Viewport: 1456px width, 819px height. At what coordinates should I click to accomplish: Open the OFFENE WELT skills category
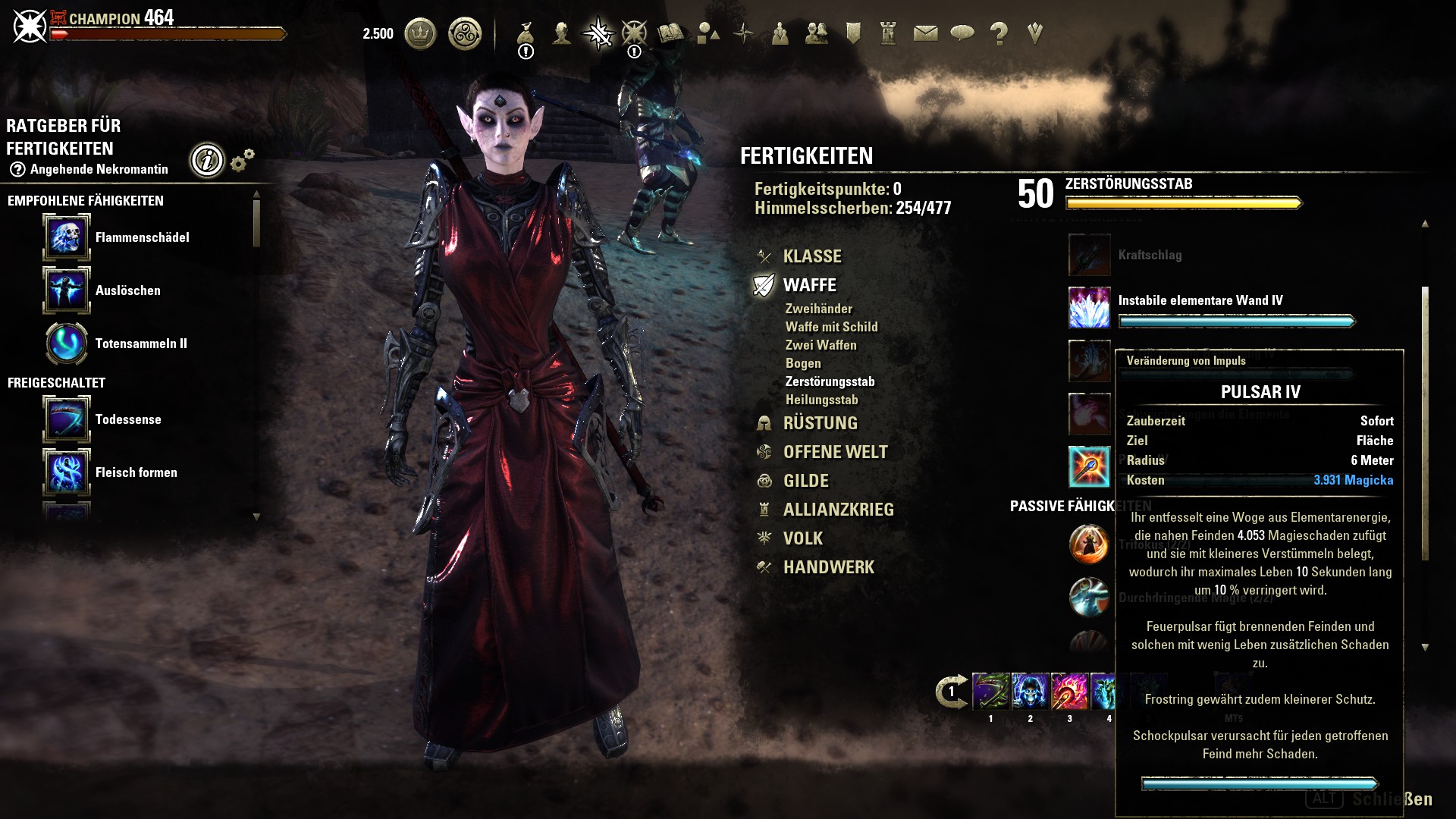click(x=835, y=452)
